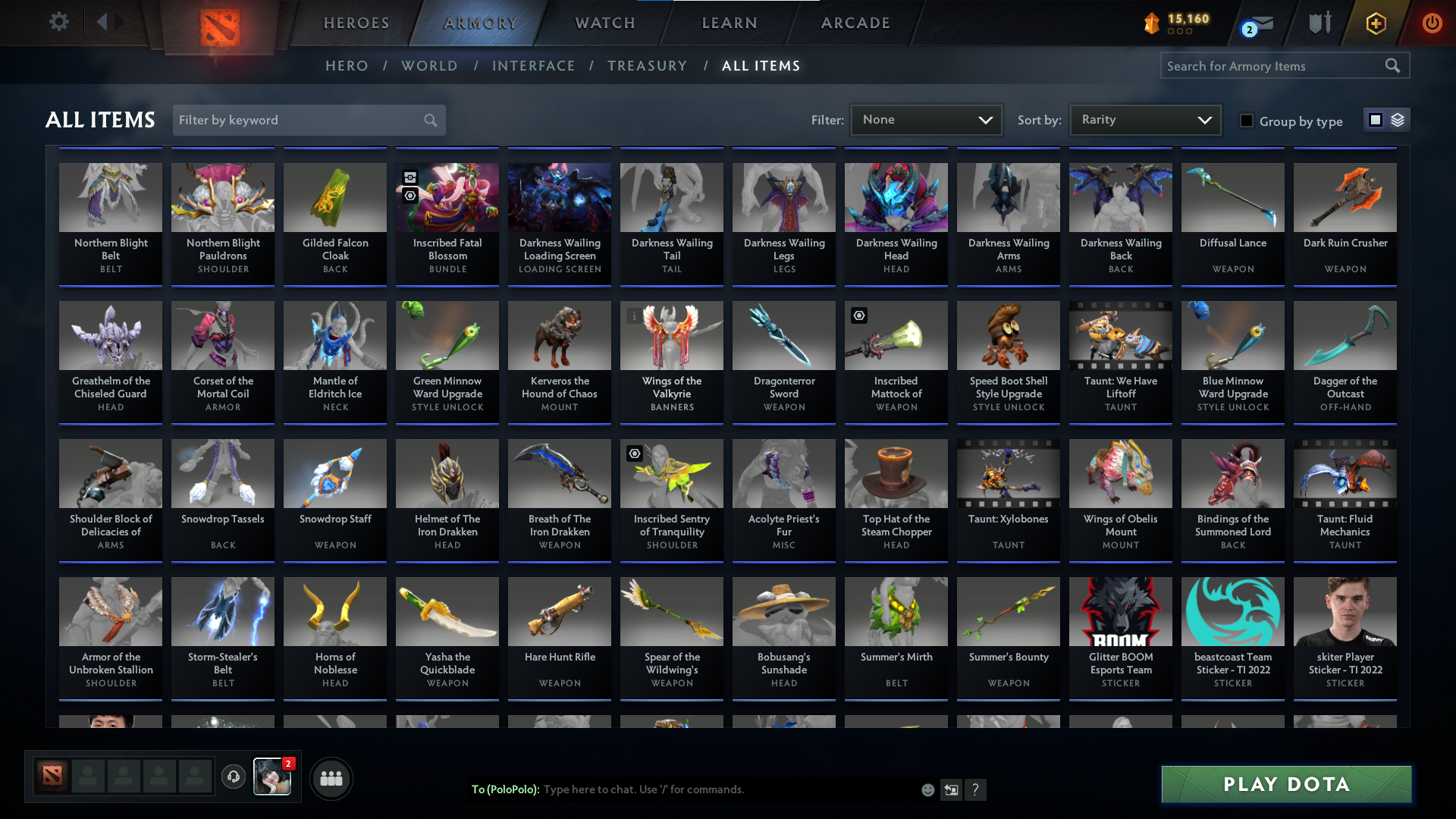Click the settings gear icon

coord(59,22)
